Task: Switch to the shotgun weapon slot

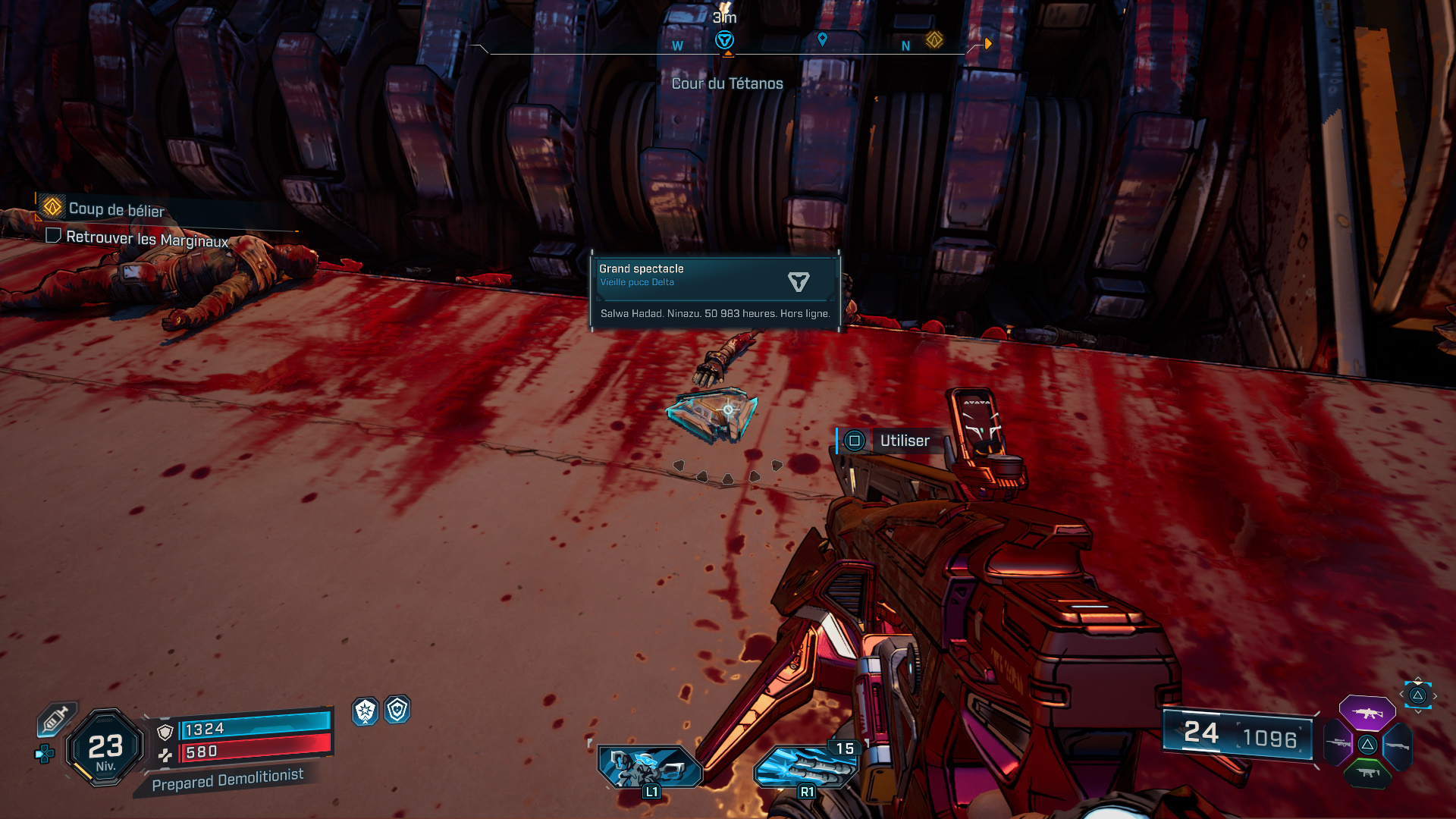Action: click(1398, 745)
